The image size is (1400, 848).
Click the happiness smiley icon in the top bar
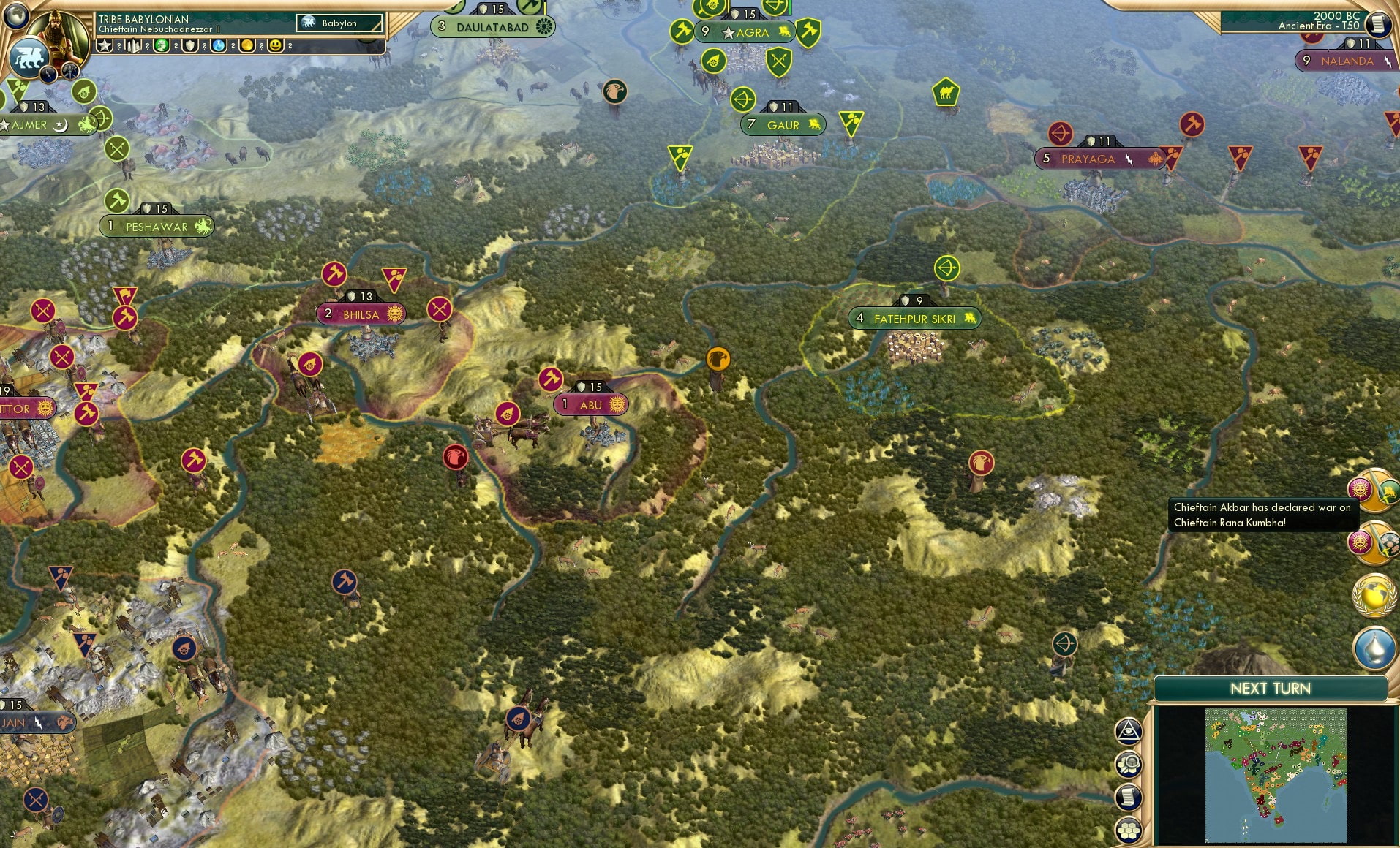click(x=276, y=46)
